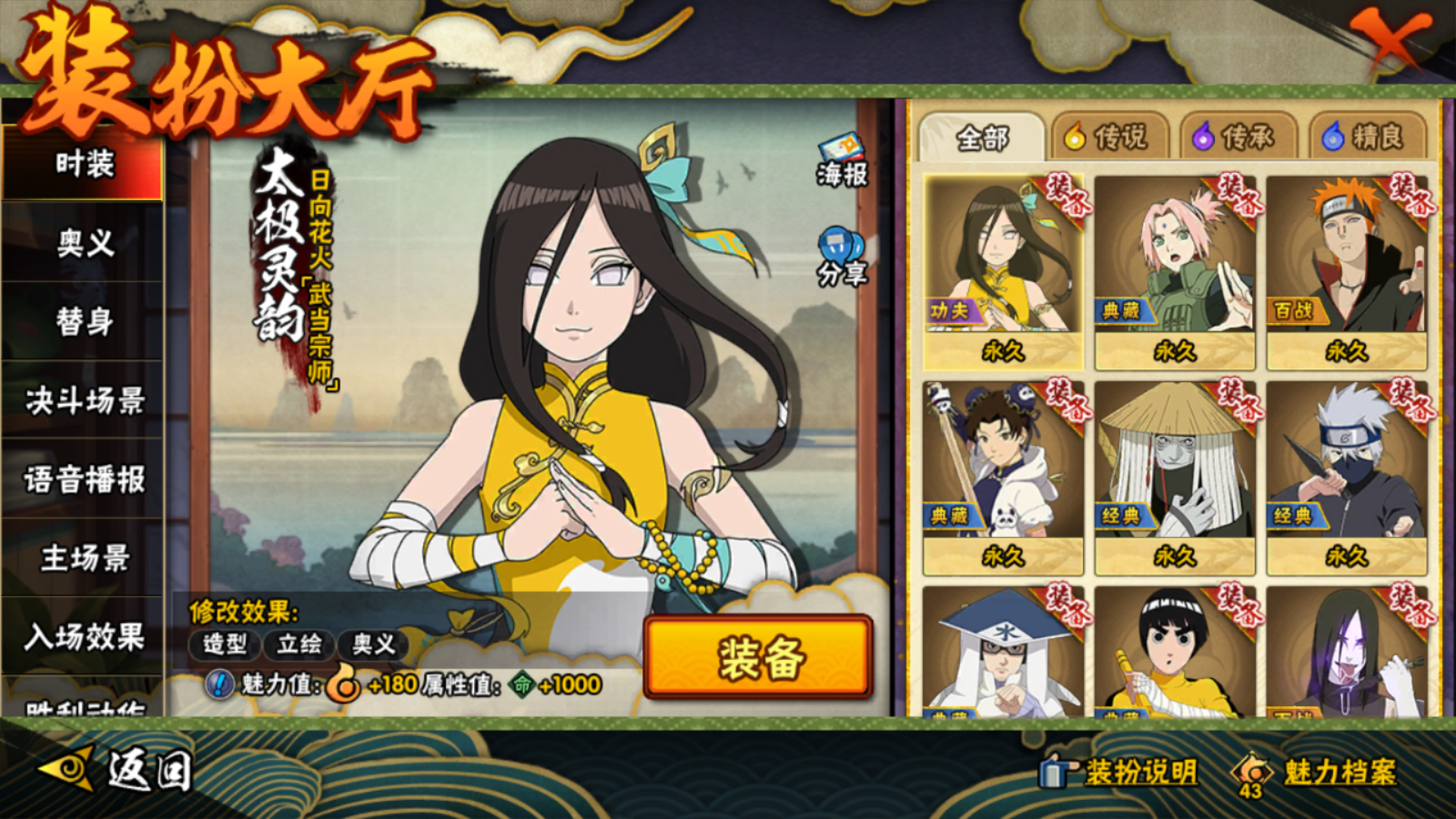
Task: Switch to 入场效果 category
Action: click(83, 637)
